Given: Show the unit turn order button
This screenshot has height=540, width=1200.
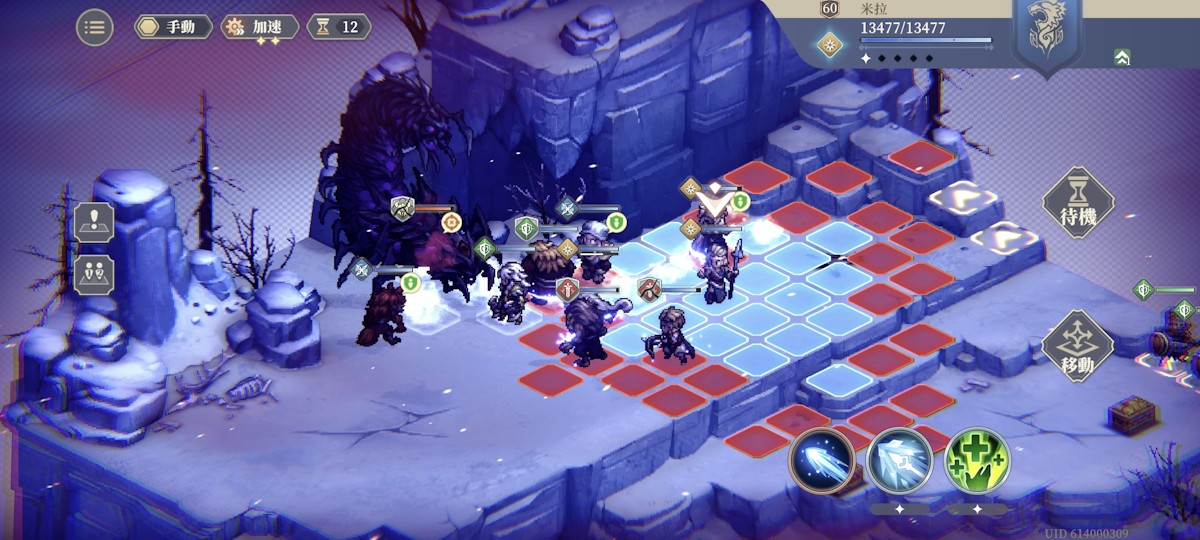Looking at the screenshot, I should 94,275.
